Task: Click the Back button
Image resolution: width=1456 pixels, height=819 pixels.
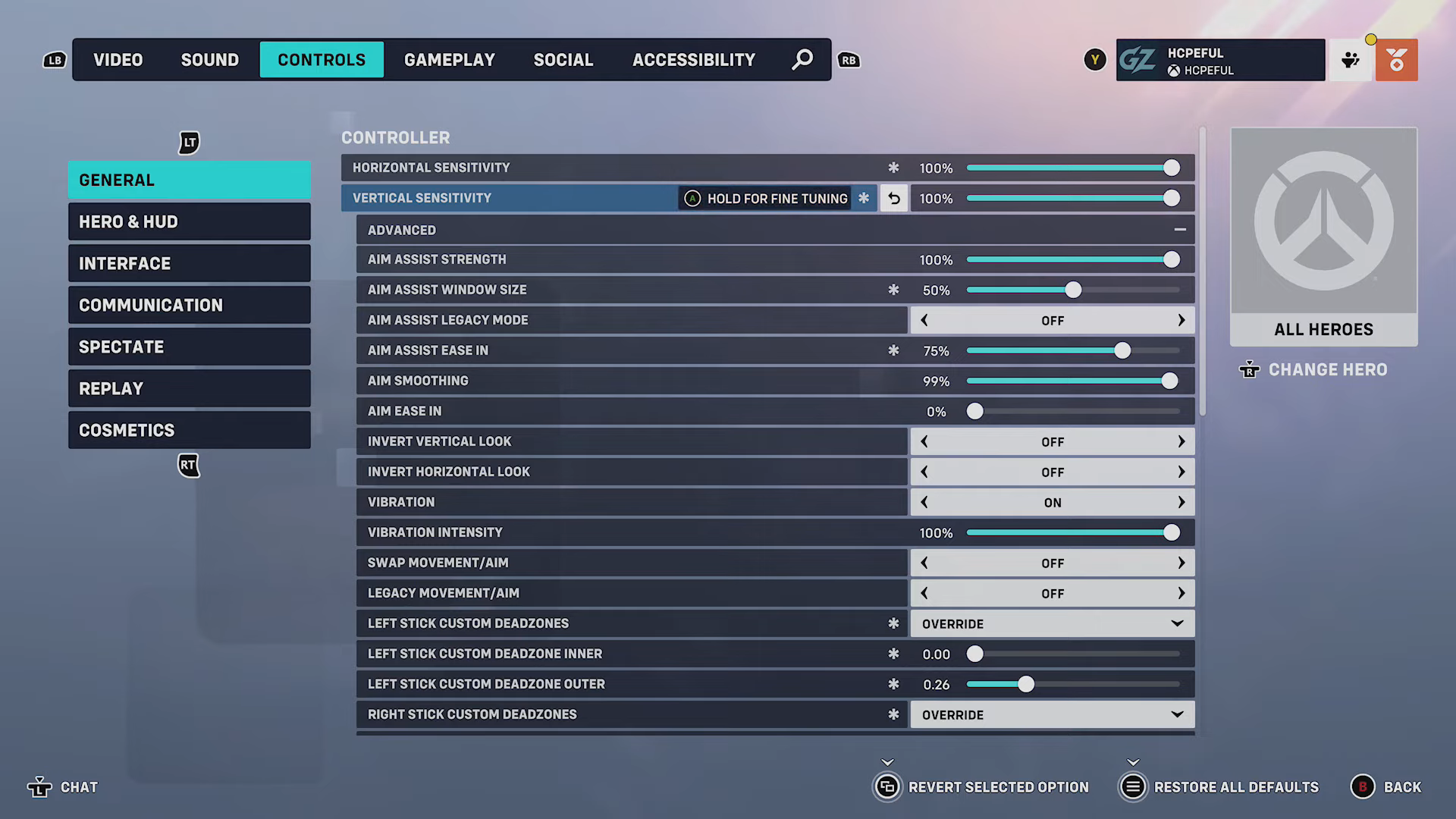Action: pos(1363,787)
